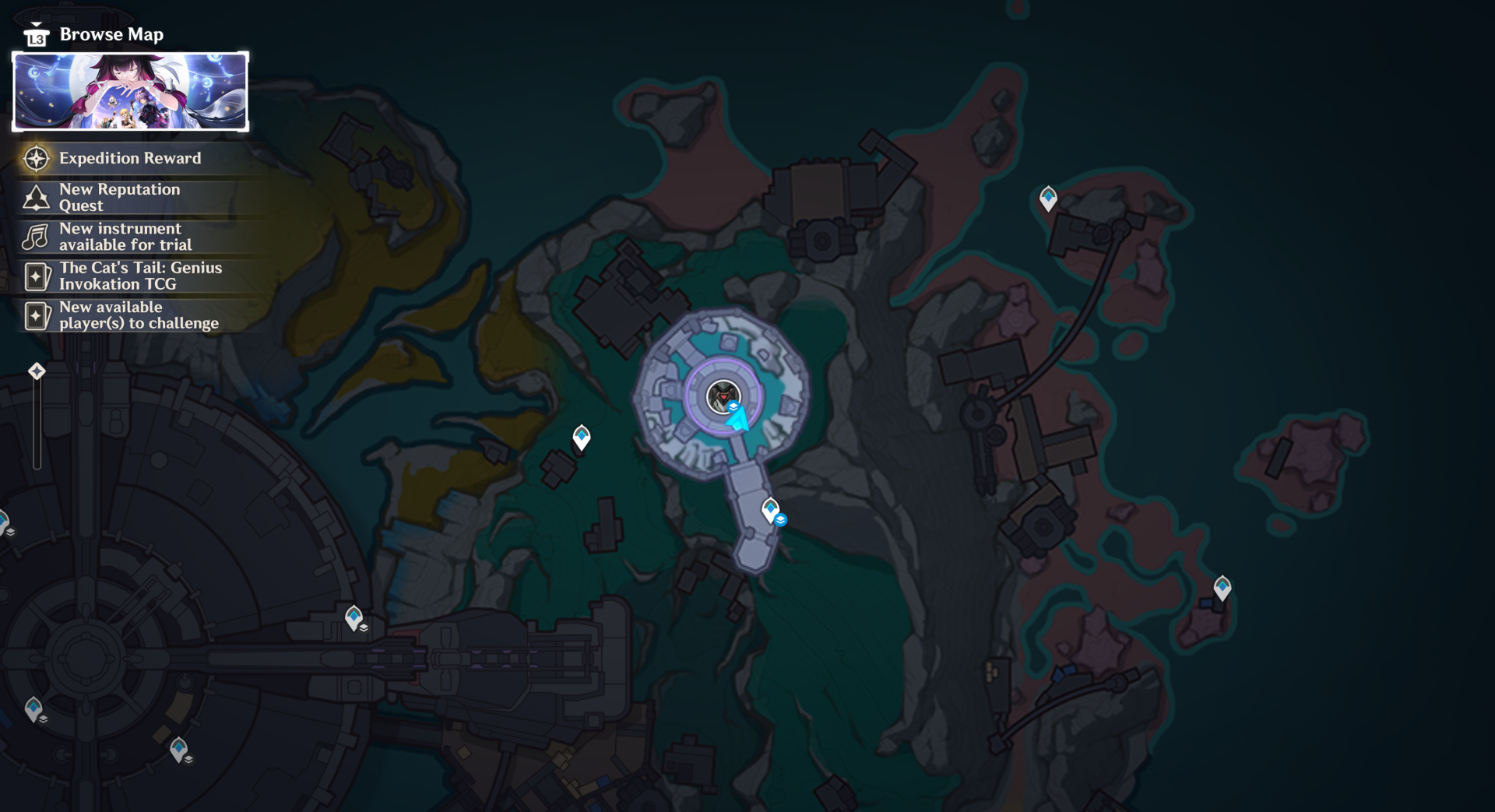Select the waypoint on the pale stone walkway

[x=770, y=510]
